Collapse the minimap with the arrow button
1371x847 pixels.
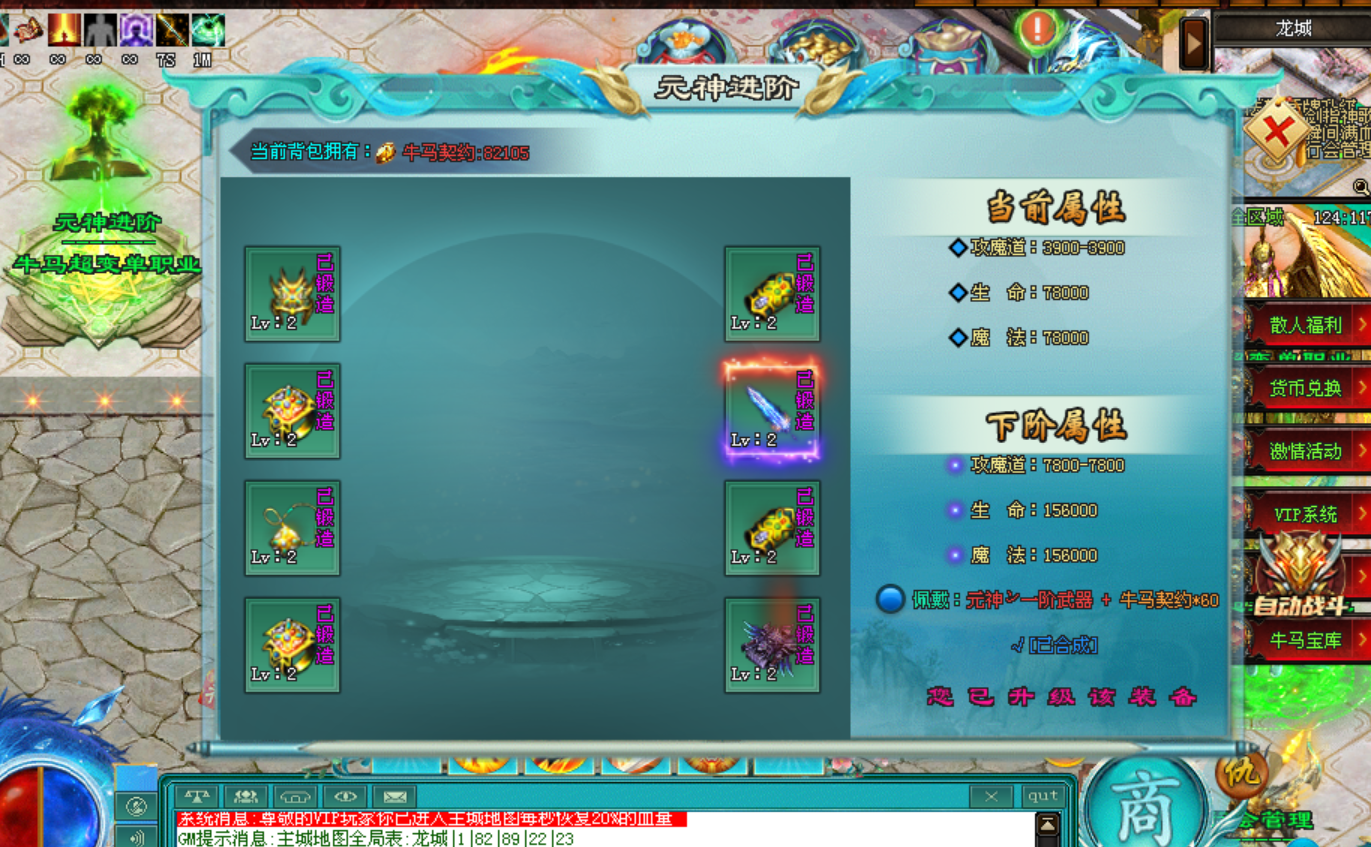[1194, 43]
